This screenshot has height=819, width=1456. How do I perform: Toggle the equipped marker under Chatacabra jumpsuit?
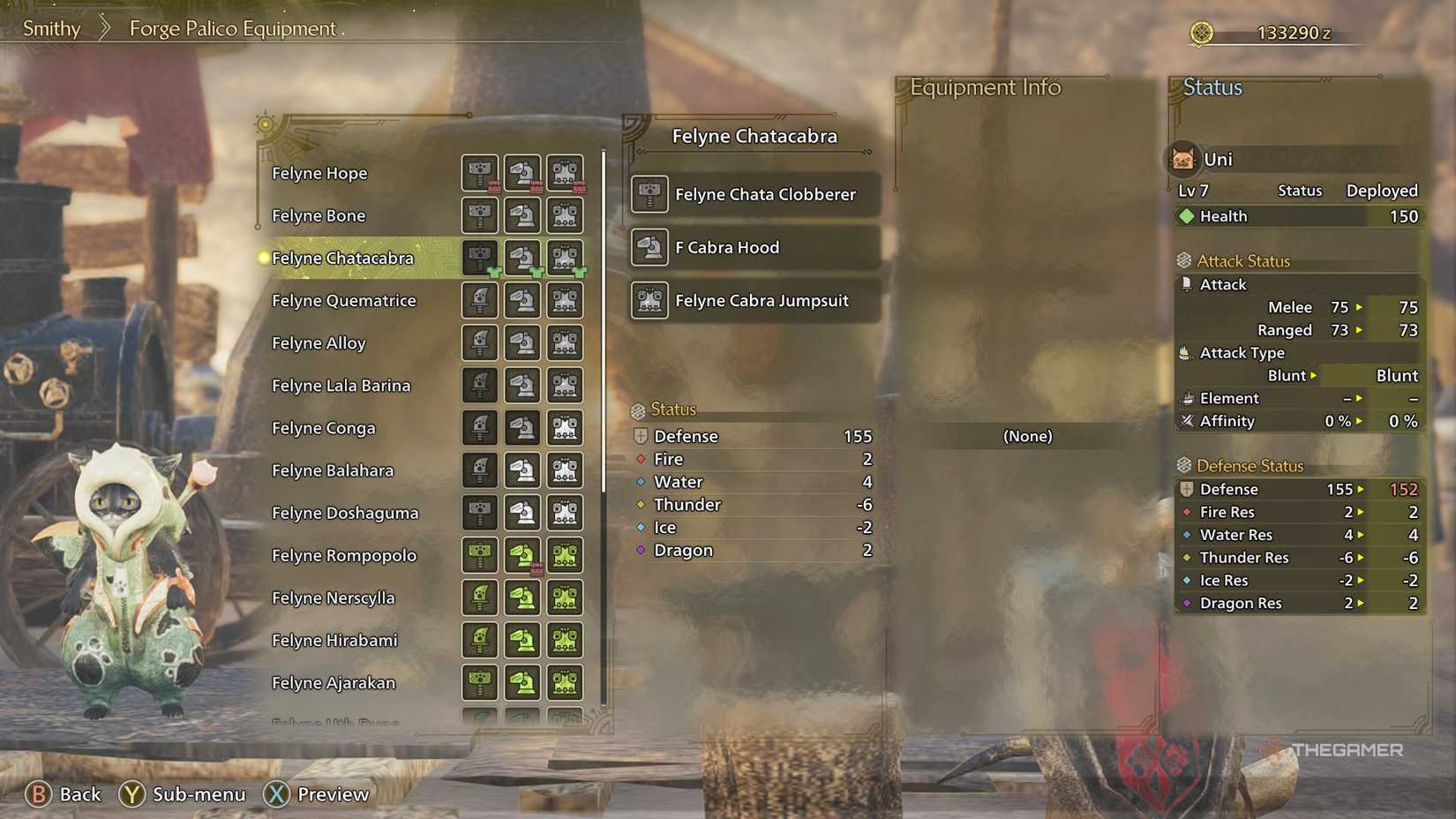tap(580, 274)
